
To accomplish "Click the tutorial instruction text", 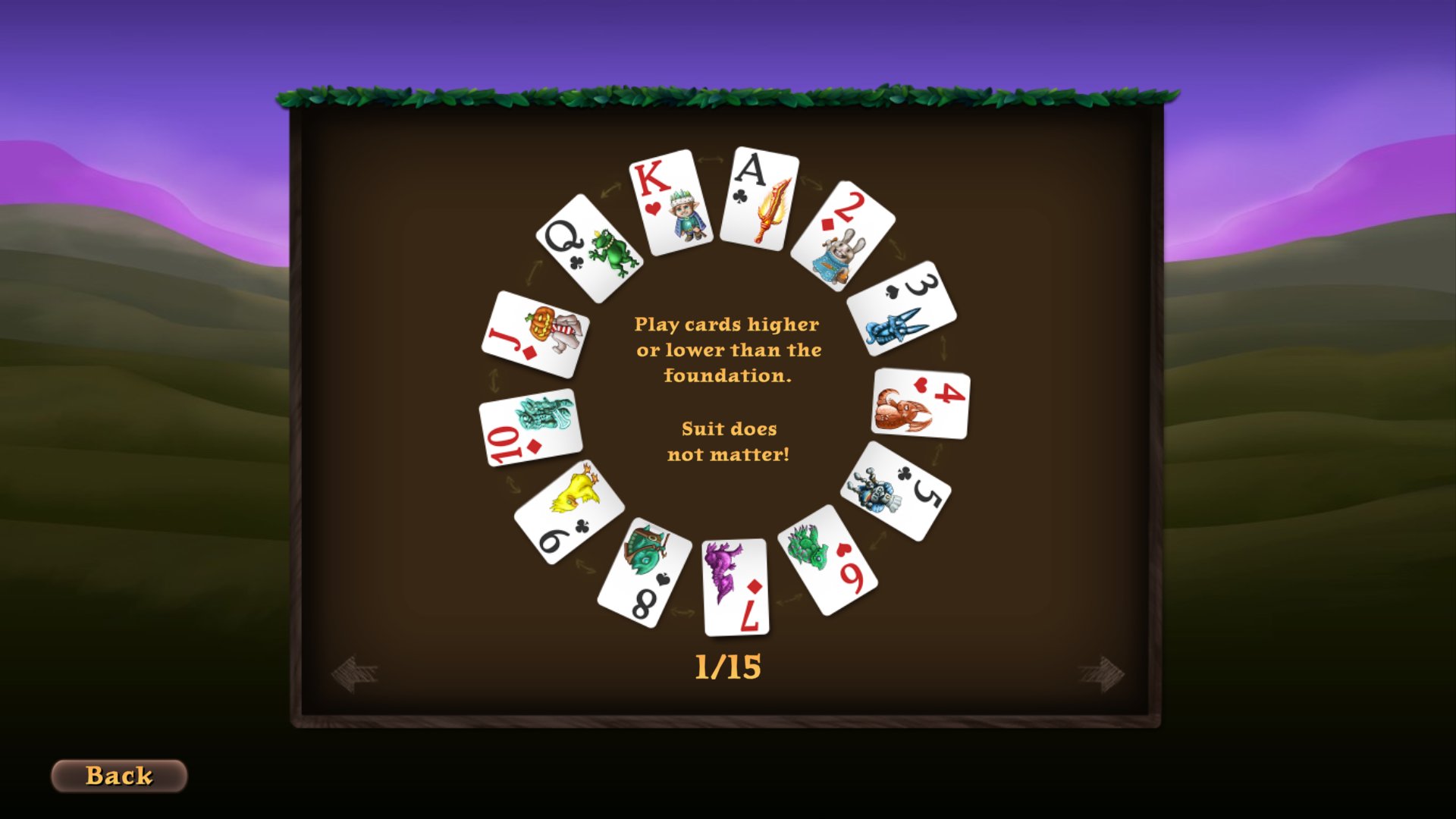I will (729, 350).
